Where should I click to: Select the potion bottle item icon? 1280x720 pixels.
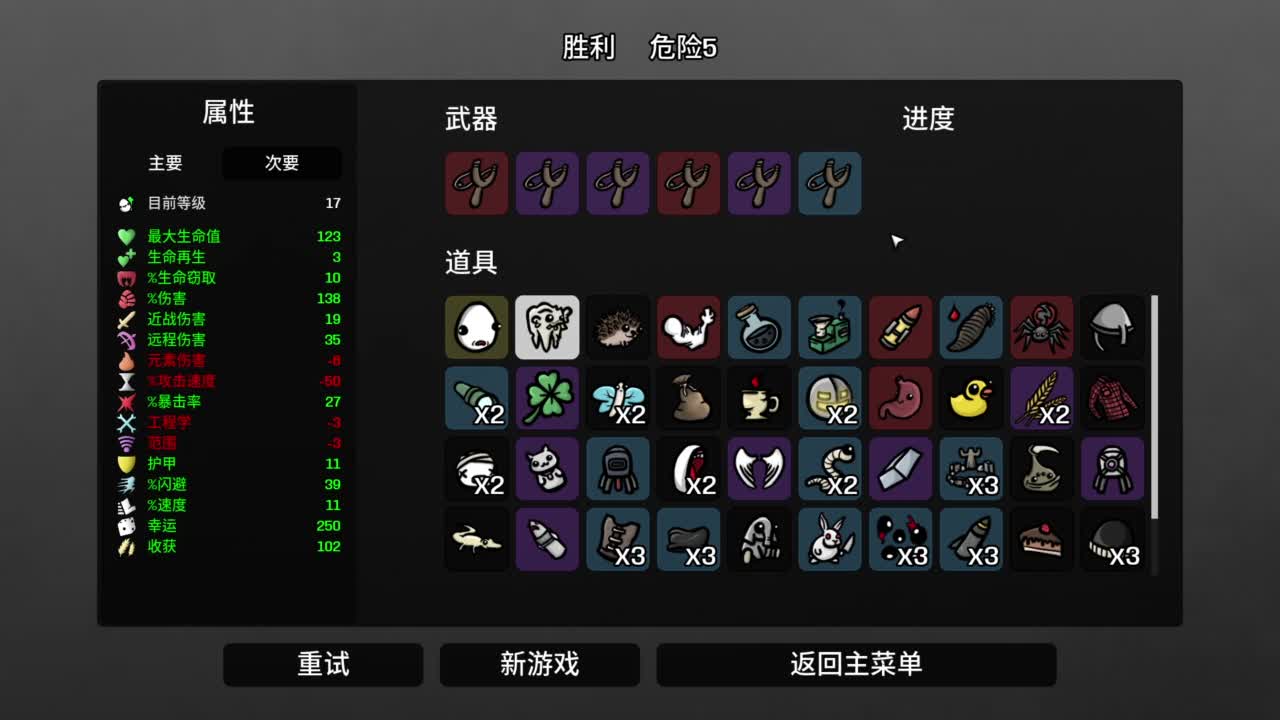click(758, 327)
